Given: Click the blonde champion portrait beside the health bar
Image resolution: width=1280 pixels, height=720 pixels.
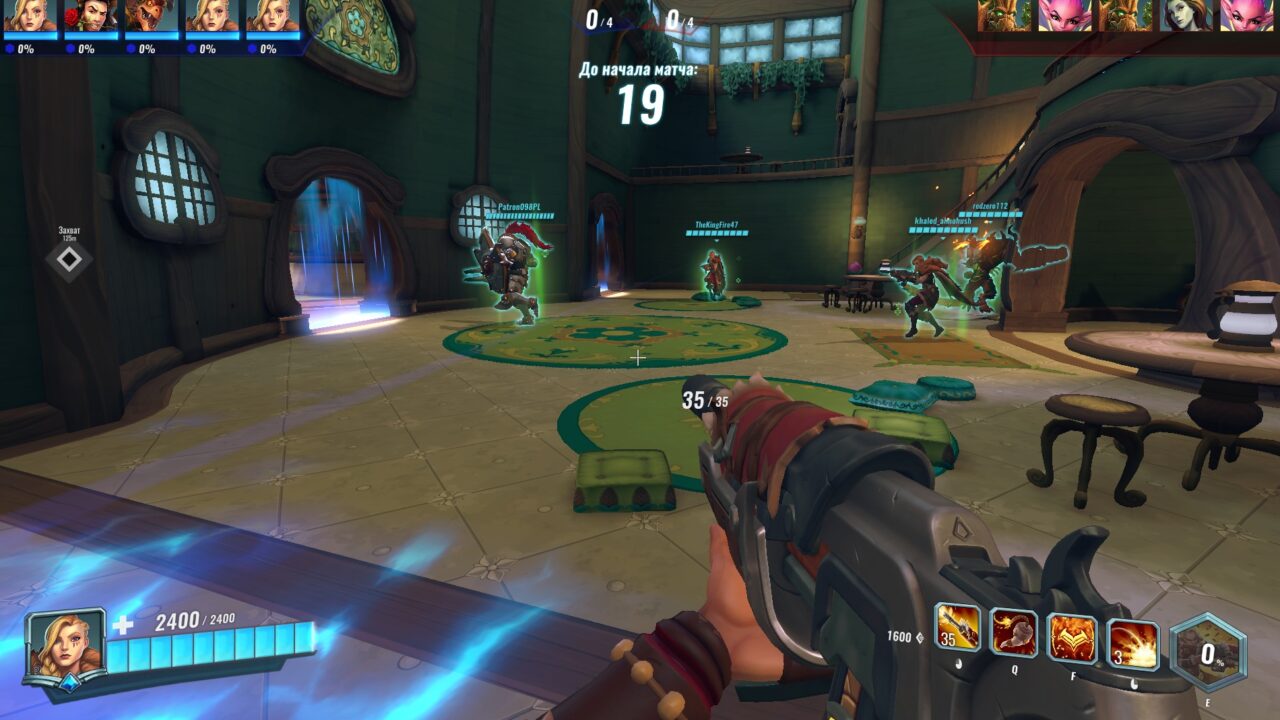Looking at the screenshot, I should tap(65, 644).
